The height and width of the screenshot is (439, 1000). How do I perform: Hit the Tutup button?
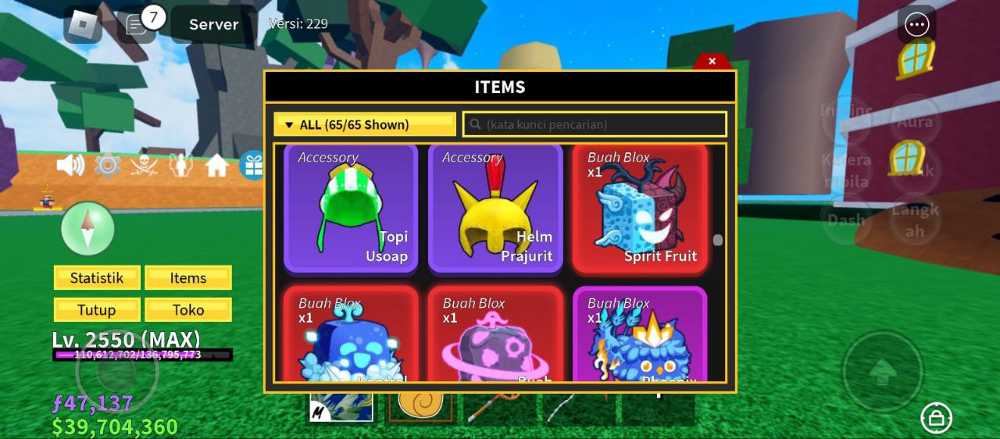coord(97,310)
